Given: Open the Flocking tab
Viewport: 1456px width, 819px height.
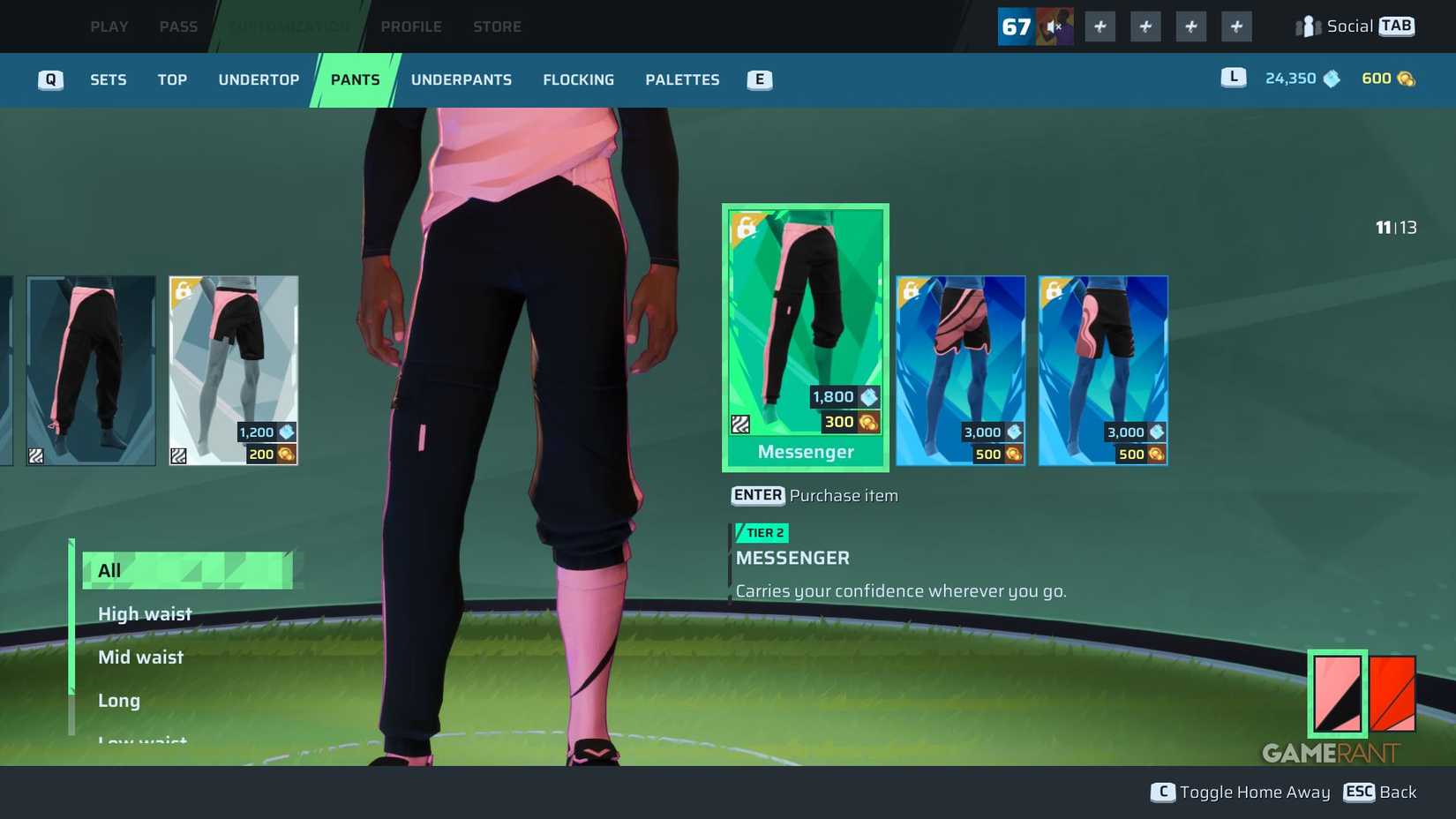Looking at the screenshot, I should 578,79.
